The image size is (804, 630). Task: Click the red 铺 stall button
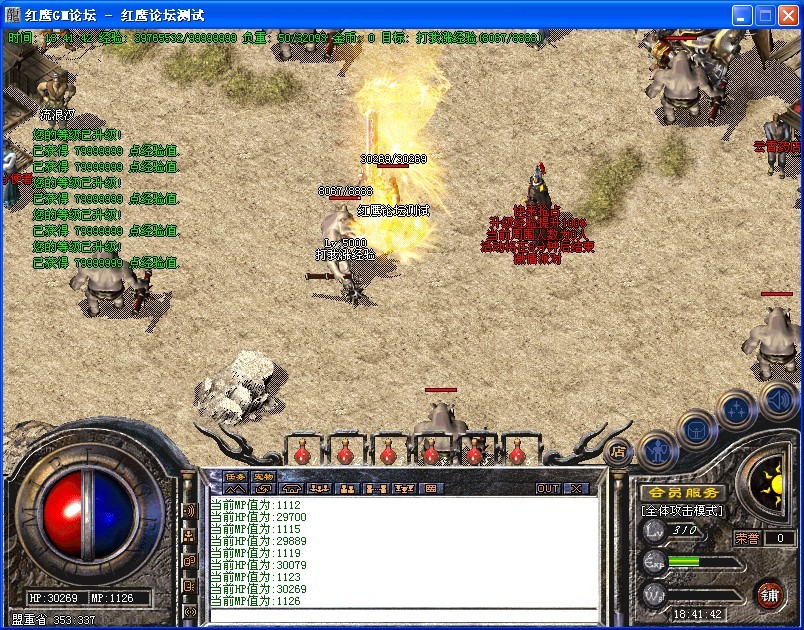pyautogui.click(x=769, y=594)
